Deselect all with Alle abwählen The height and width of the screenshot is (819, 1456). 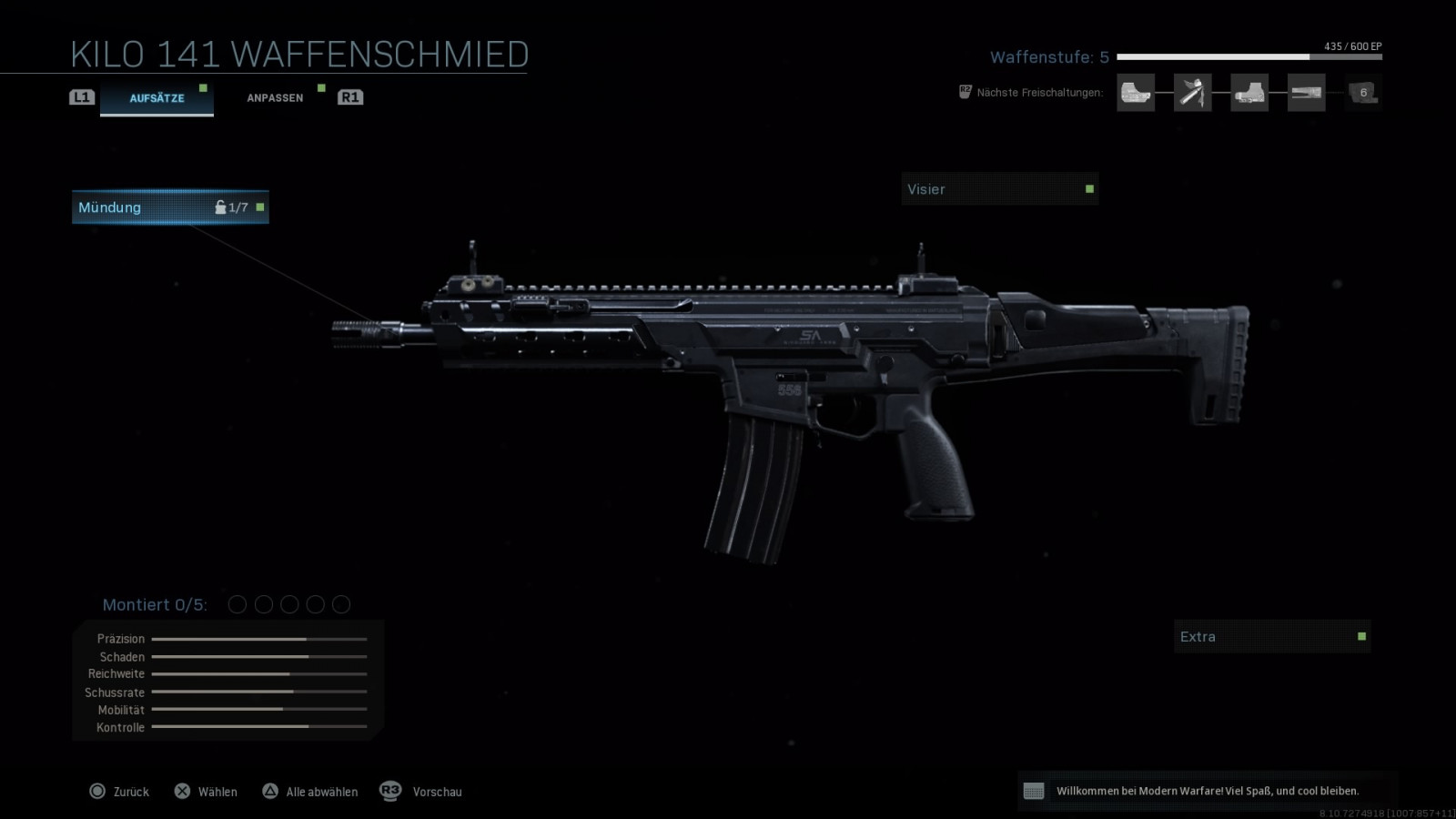(310, 792)
